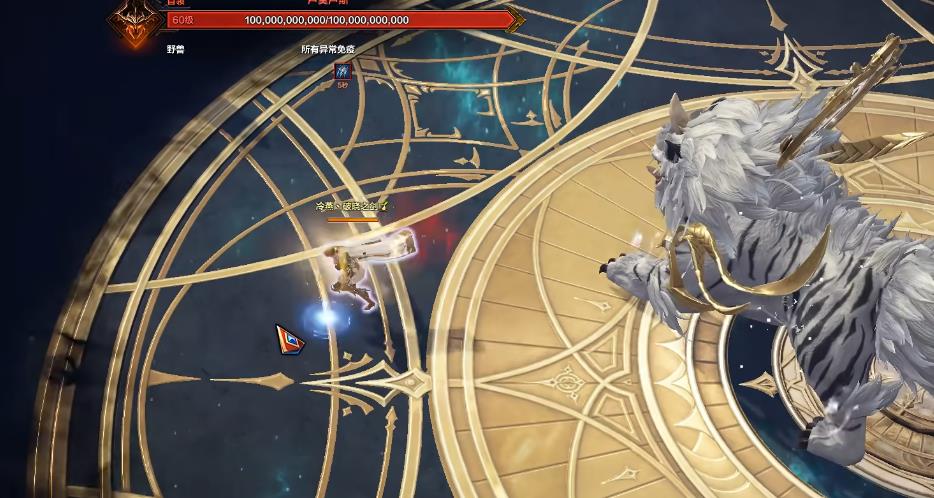Click the boss portrait emblem icon
This screenshot has height=498, width=934.
tap(134, 21)
